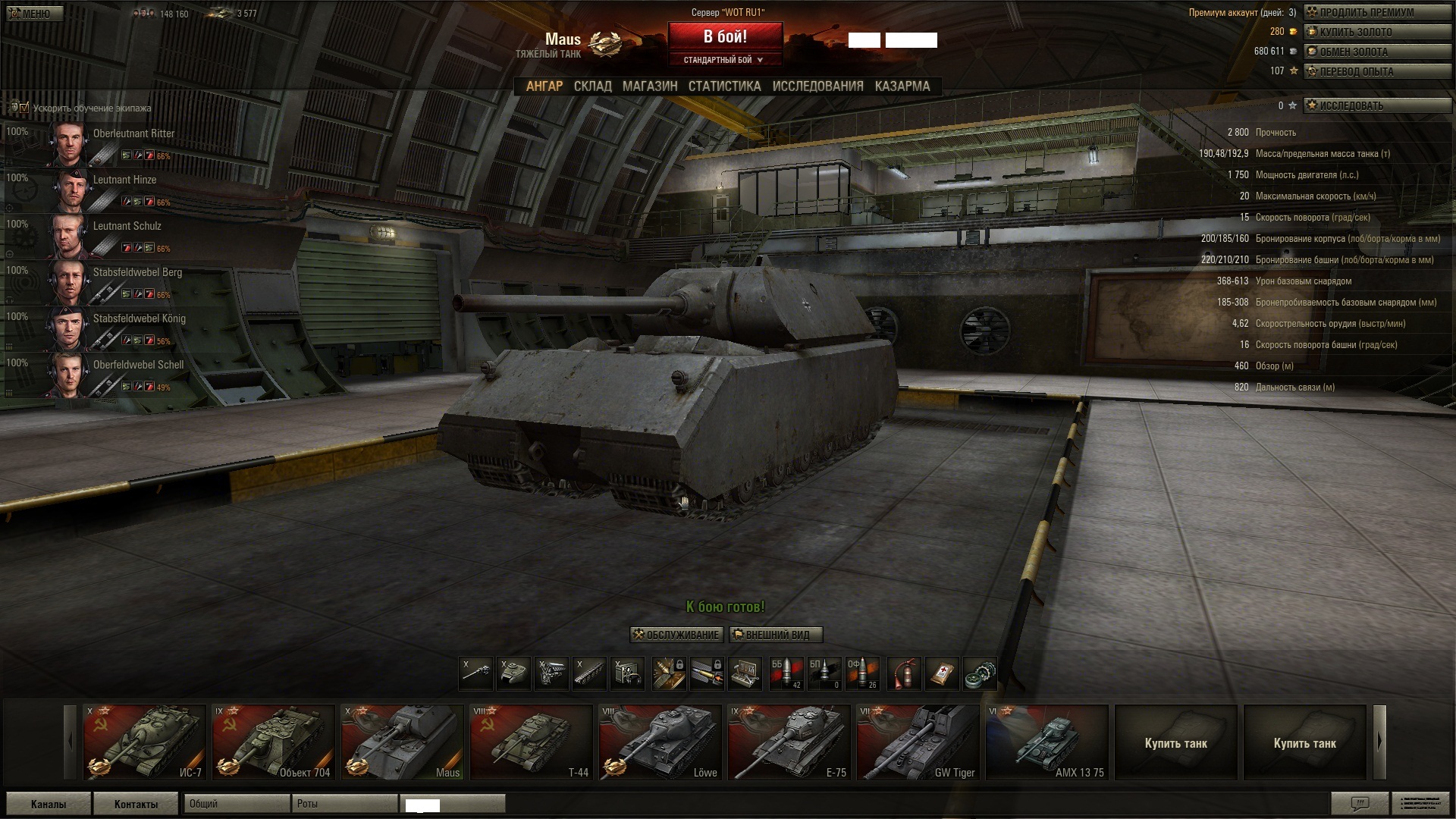Open the Меню button
This screenshot has width=1456, height=819.
coord(33,14)
